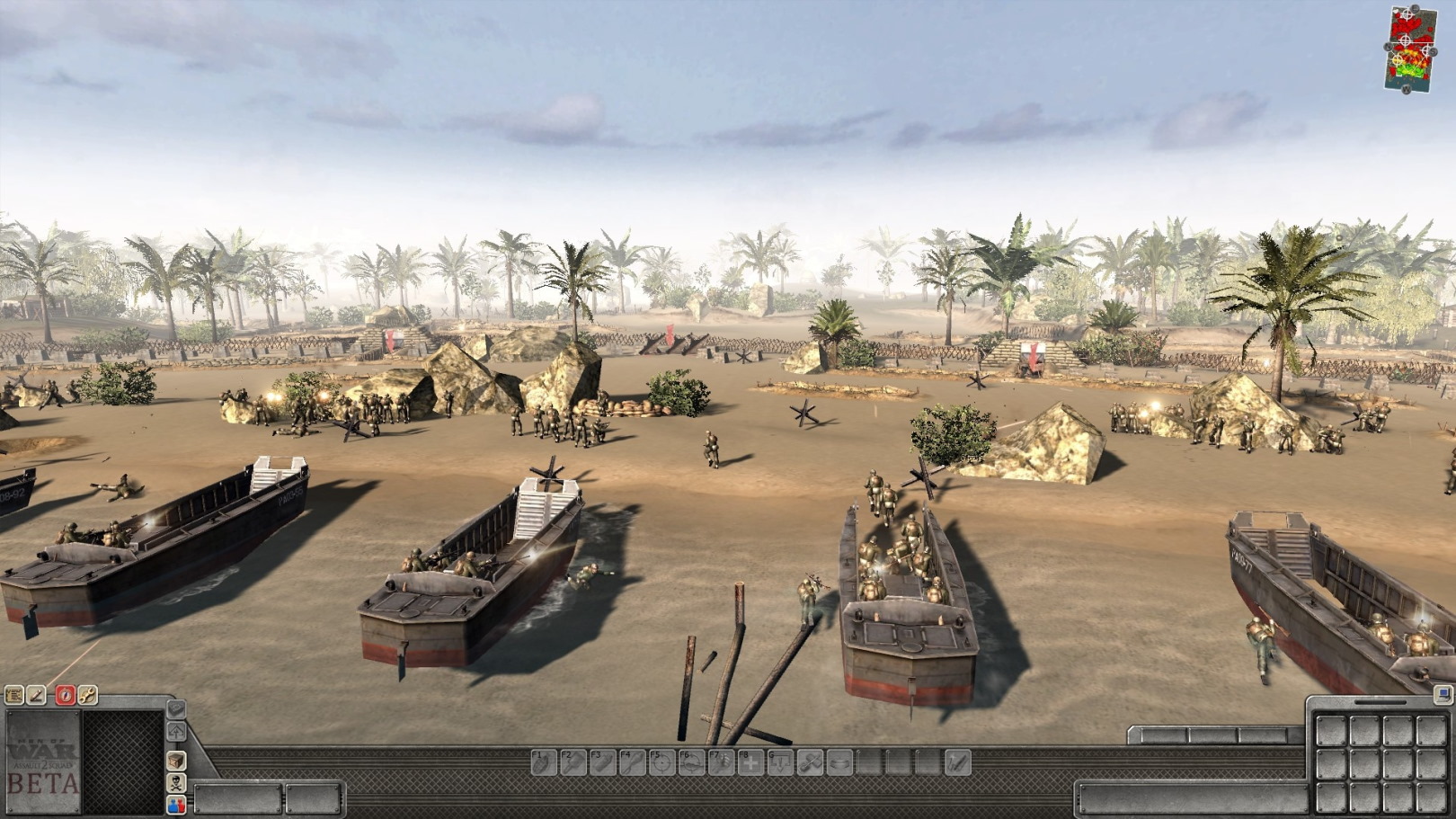Click the skull and crossbones icon
The image size is (1456, 819).
(x=176, y=782)
